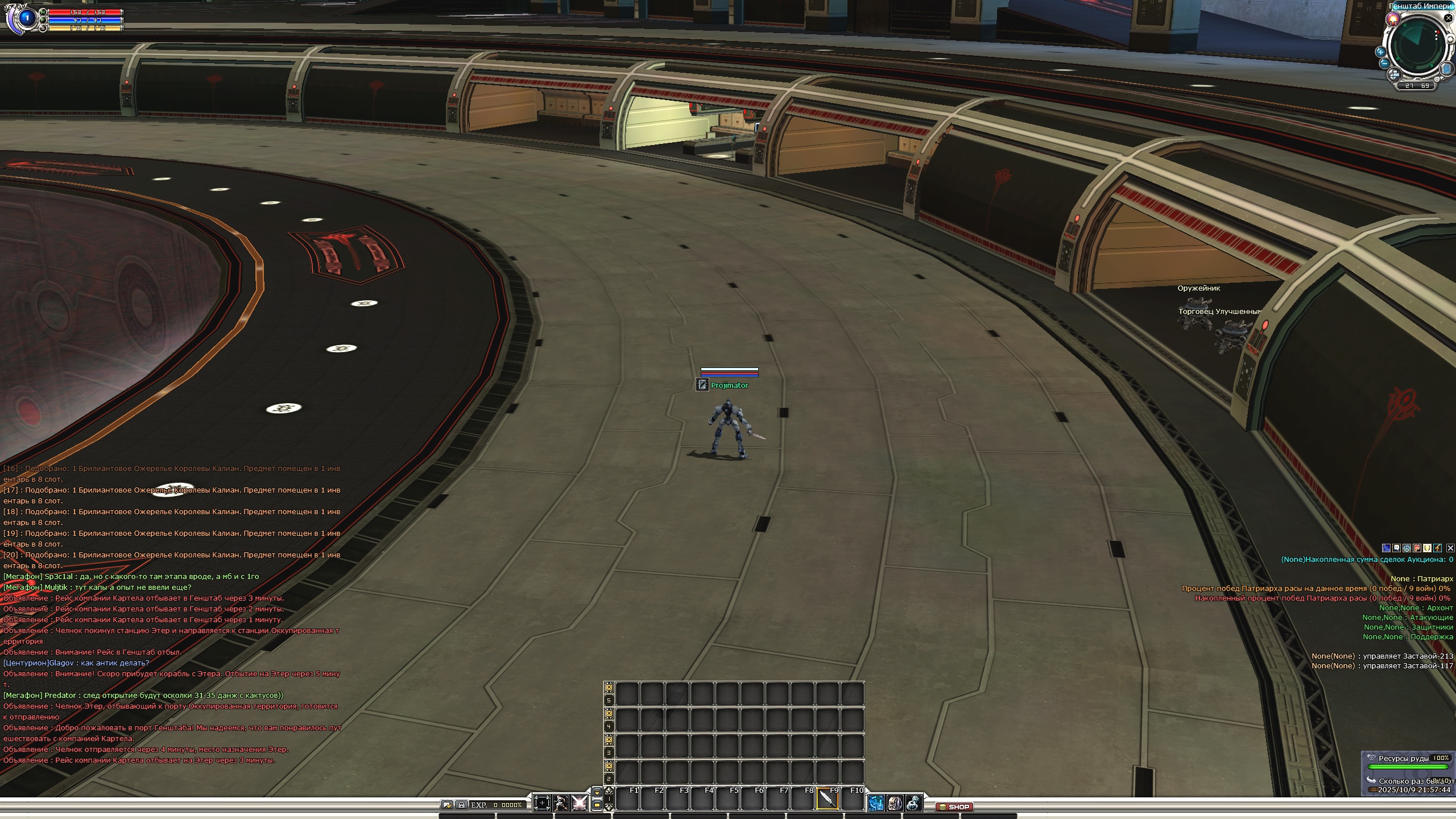
Task: Open the SHOP button
Action: click(955, 806)
